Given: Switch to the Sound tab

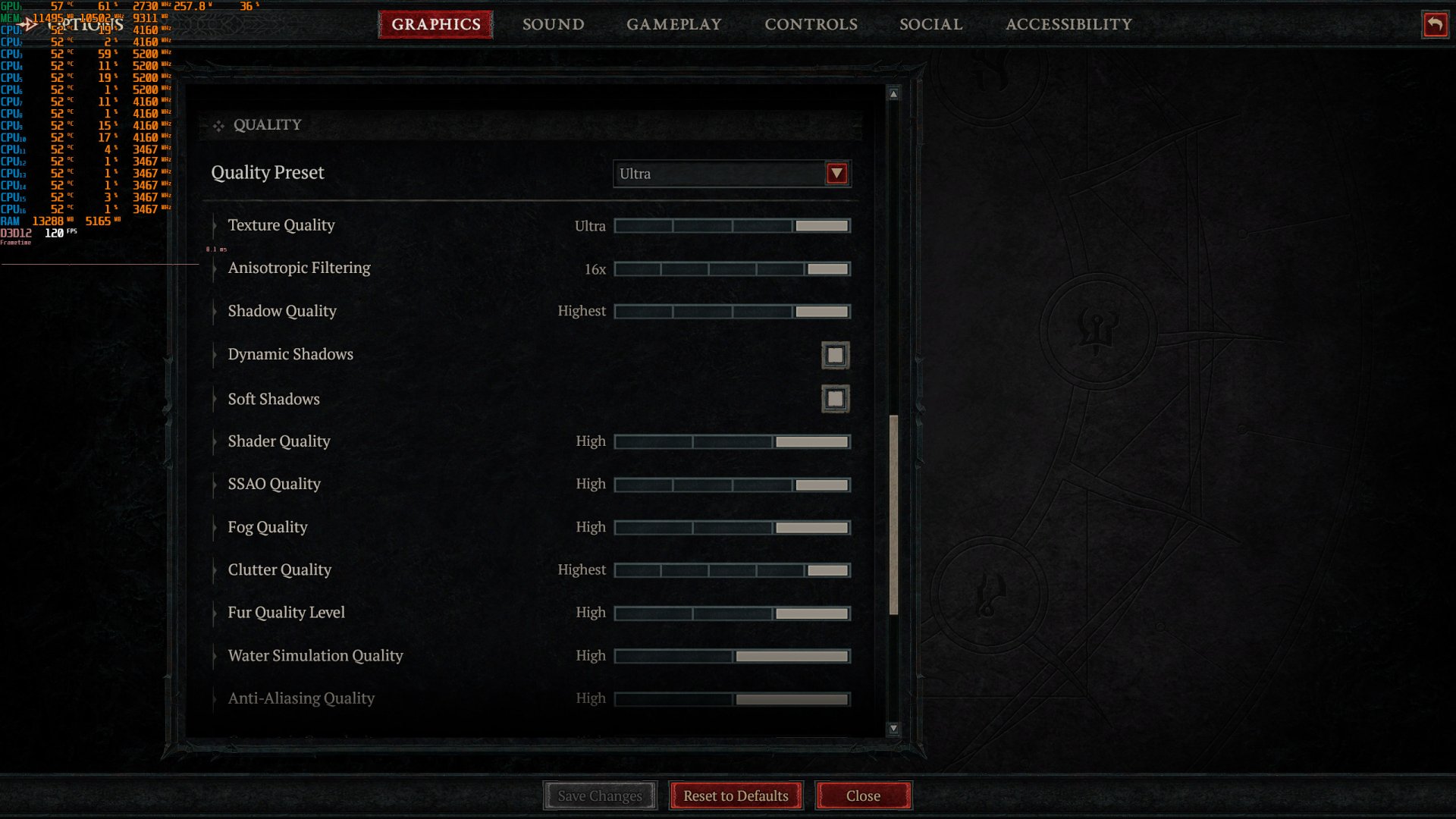Looking at the screenshot, I should coord(553,24).
